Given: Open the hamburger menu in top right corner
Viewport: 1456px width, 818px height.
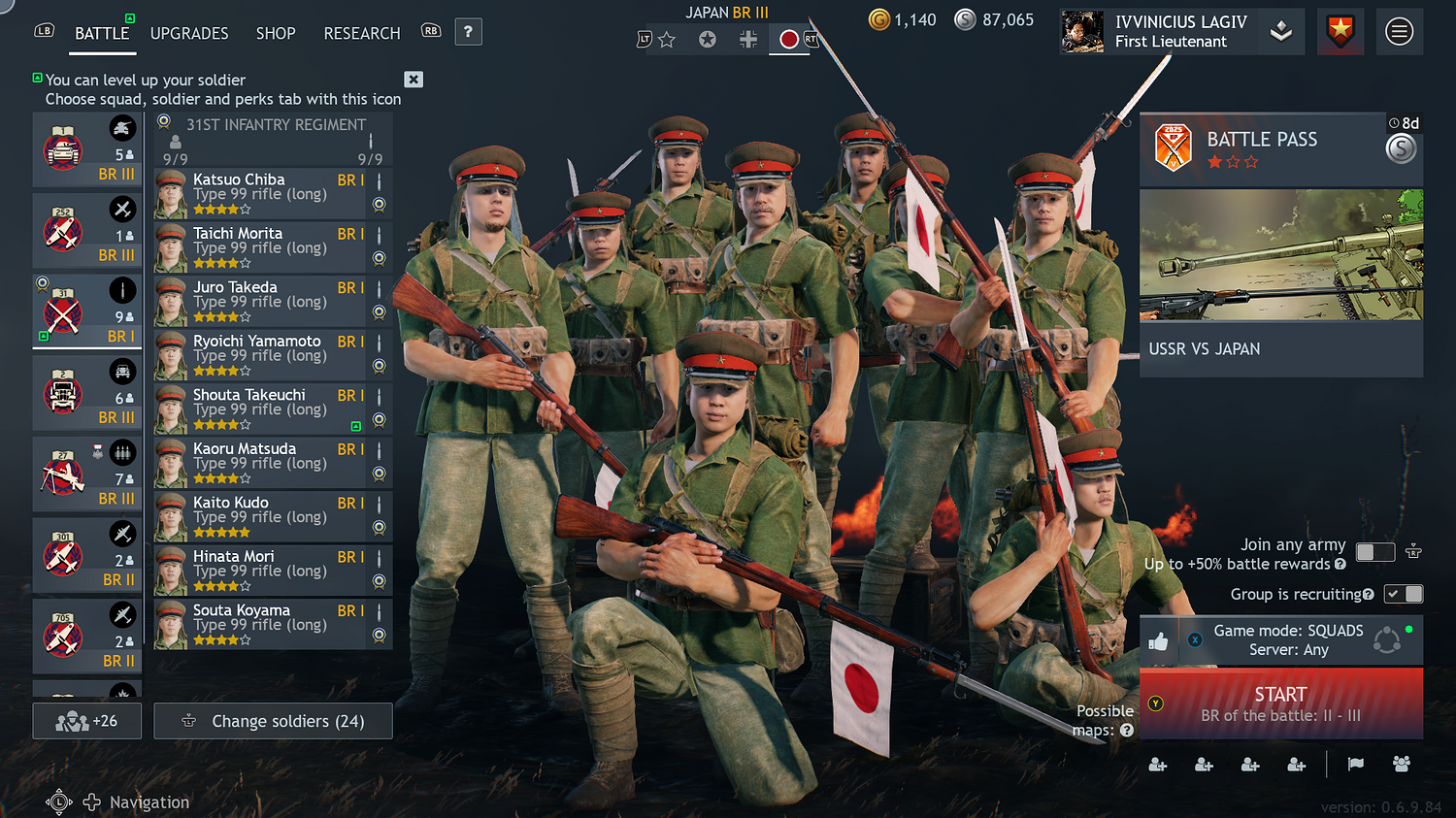Looking at the screenshot, I should (1399, 31).
